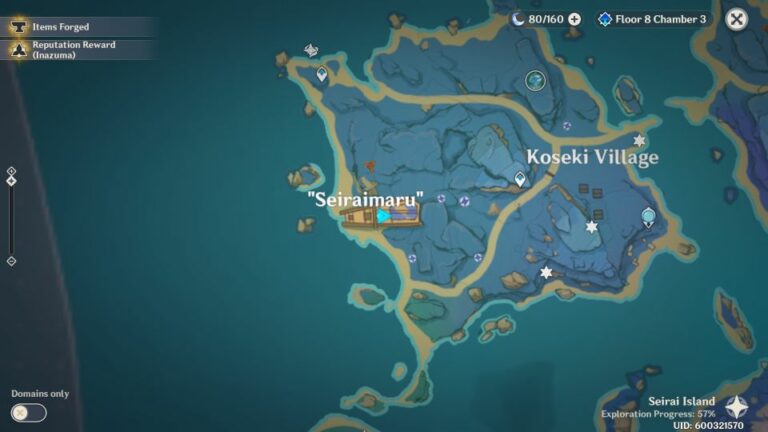Select the teleport waypoint on the island's northwest tip

pyautogui.click(x=322, y=74)
